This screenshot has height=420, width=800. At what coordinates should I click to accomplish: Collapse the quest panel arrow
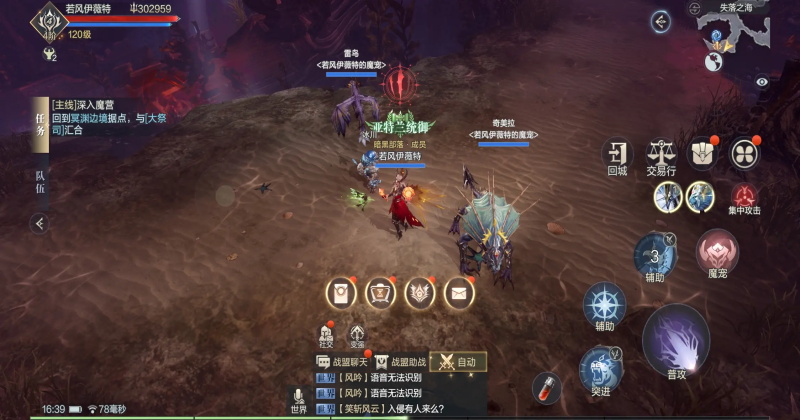pyautogui.click(x=40, y=222)
